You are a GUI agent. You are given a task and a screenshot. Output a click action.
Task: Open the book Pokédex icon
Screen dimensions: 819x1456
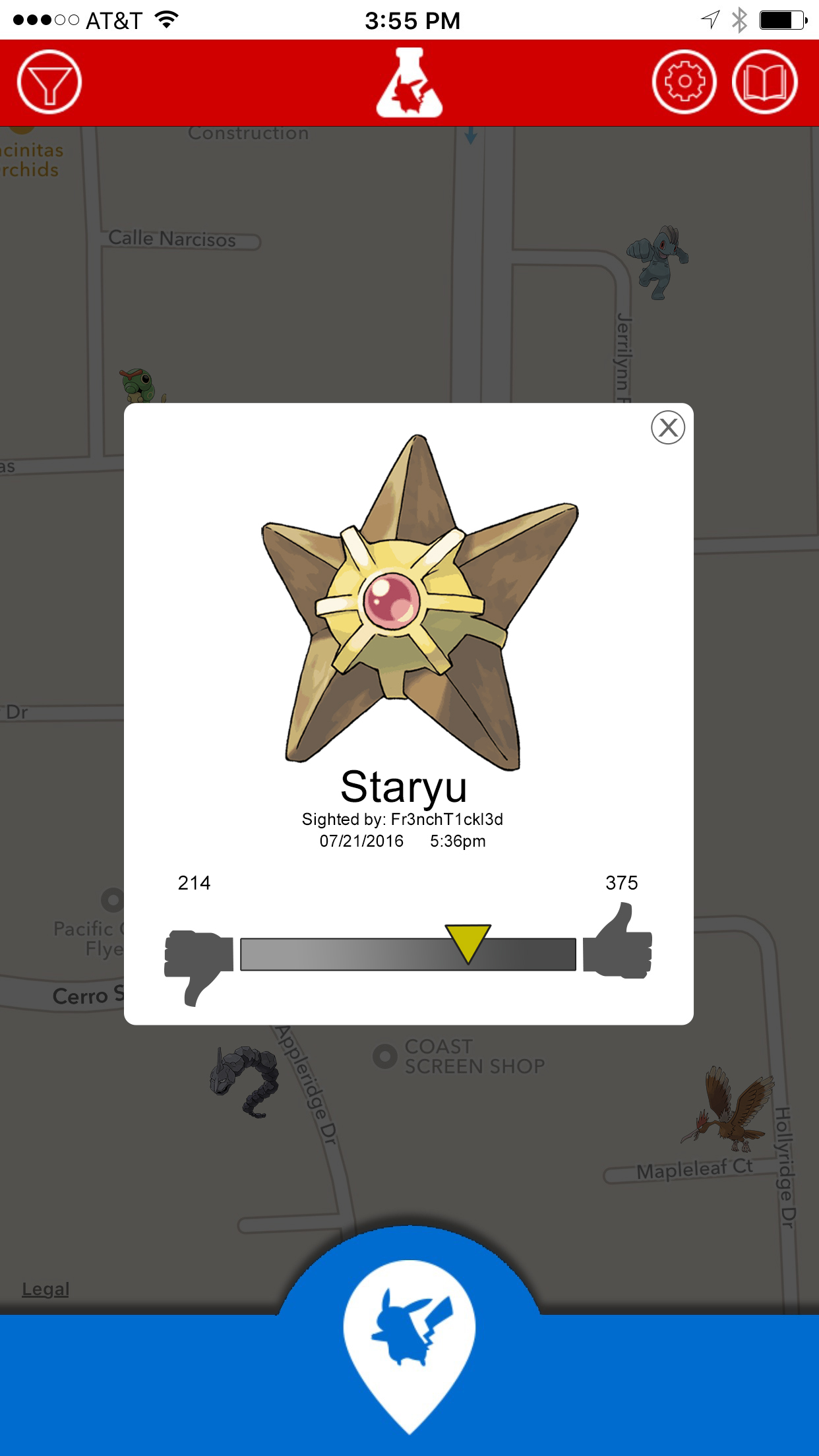pos(764,82)
